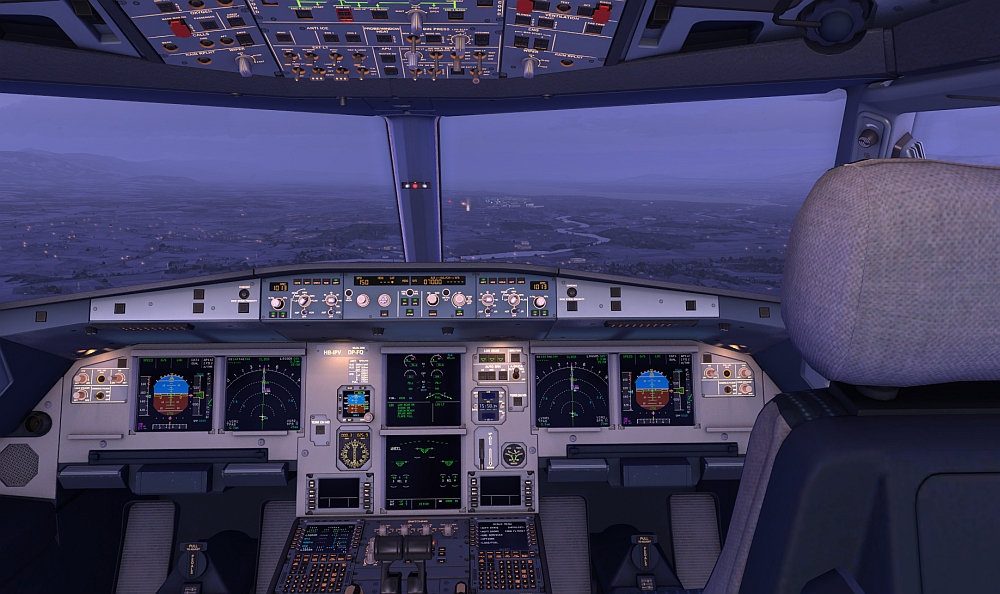Click the cockpit clock display
The width and height of the screenshot is (1000, 594).
click(489, 404)
